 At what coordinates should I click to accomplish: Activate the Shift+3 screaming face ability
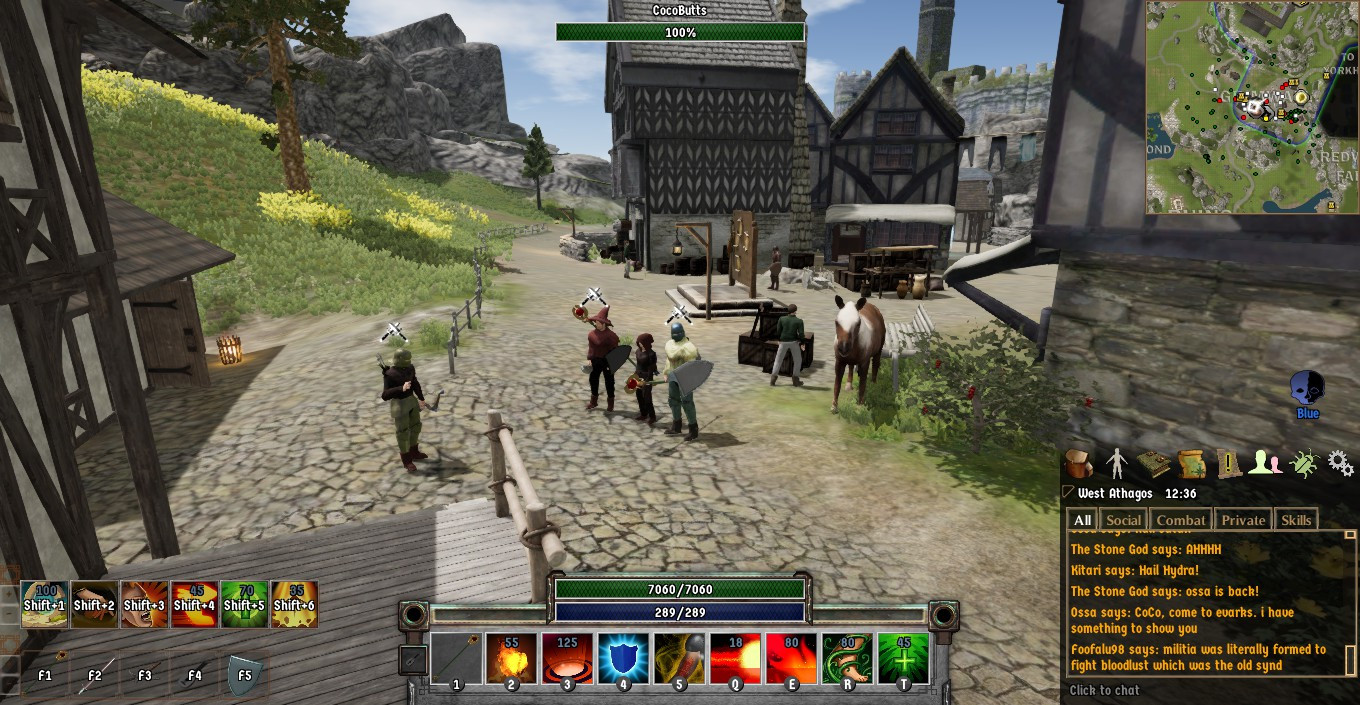pyautogui.click(x=144, y=604)
